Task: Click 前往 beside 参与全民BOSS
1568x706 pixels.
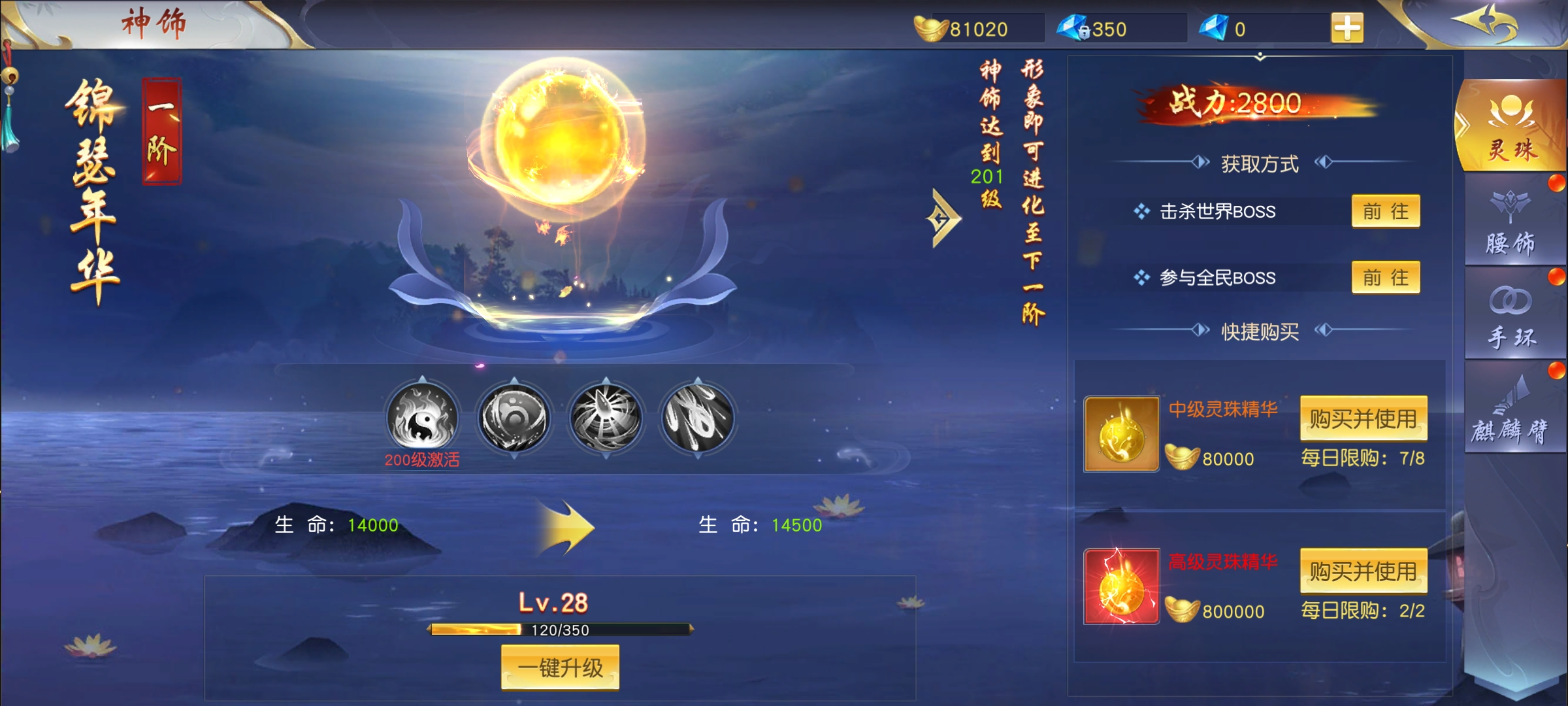Action: [x=1385, y=278]
